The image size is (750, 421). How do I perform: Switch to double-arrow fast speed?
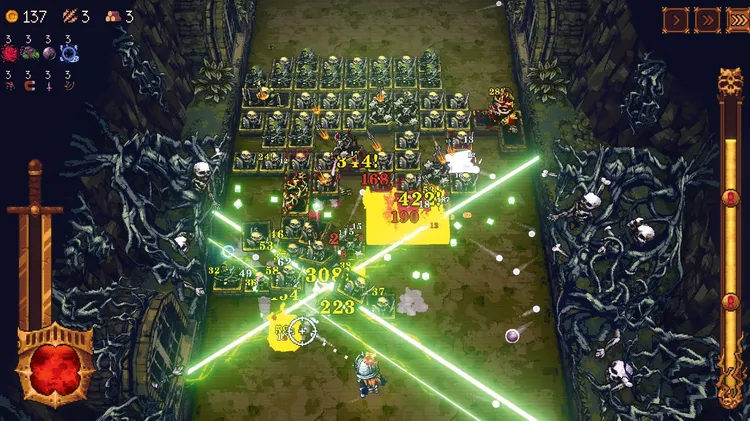click(x=706, y=19)
